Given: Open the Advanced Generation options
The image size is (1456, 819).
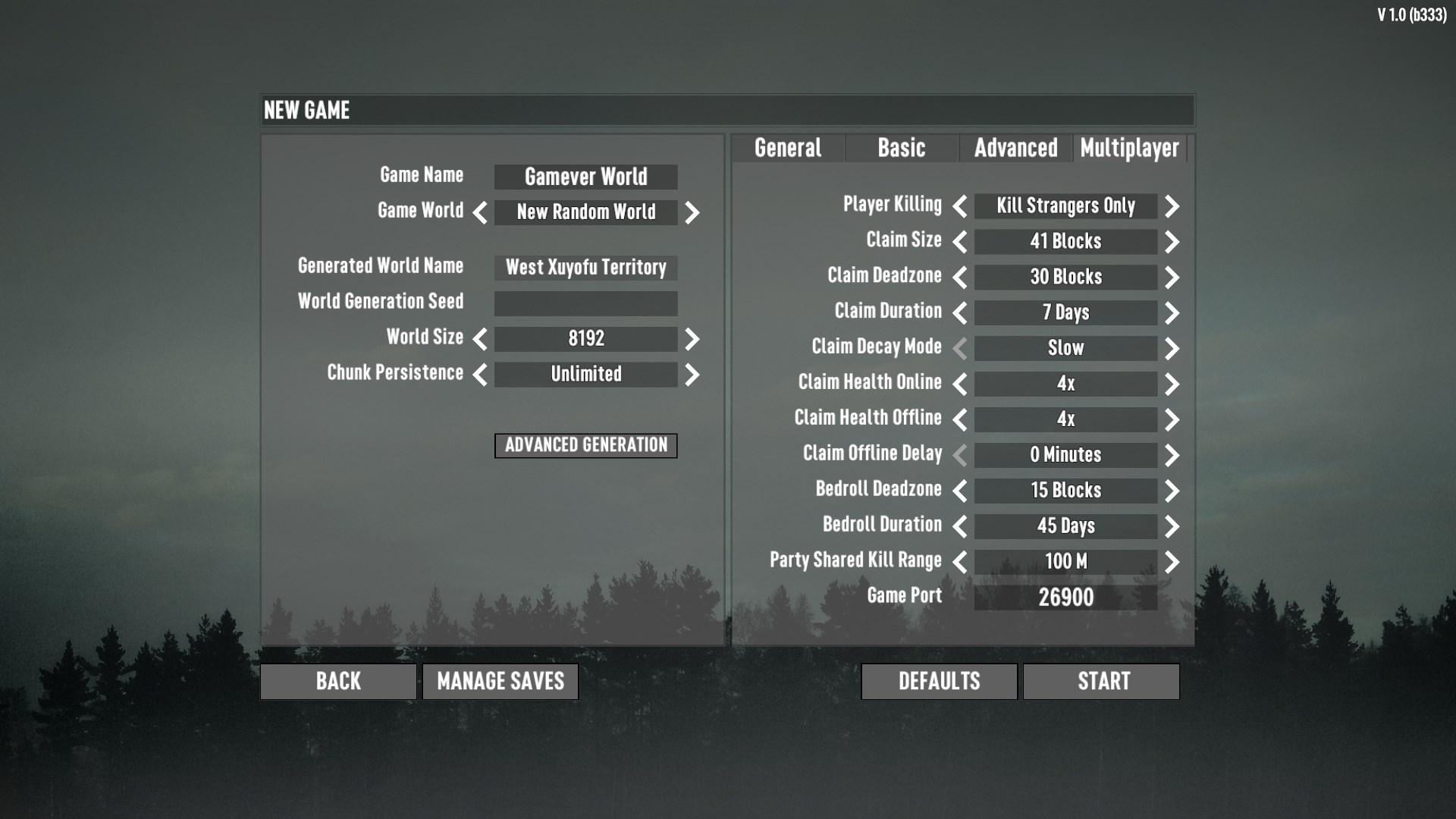Looking at the screenshot, I should (585, 446).
